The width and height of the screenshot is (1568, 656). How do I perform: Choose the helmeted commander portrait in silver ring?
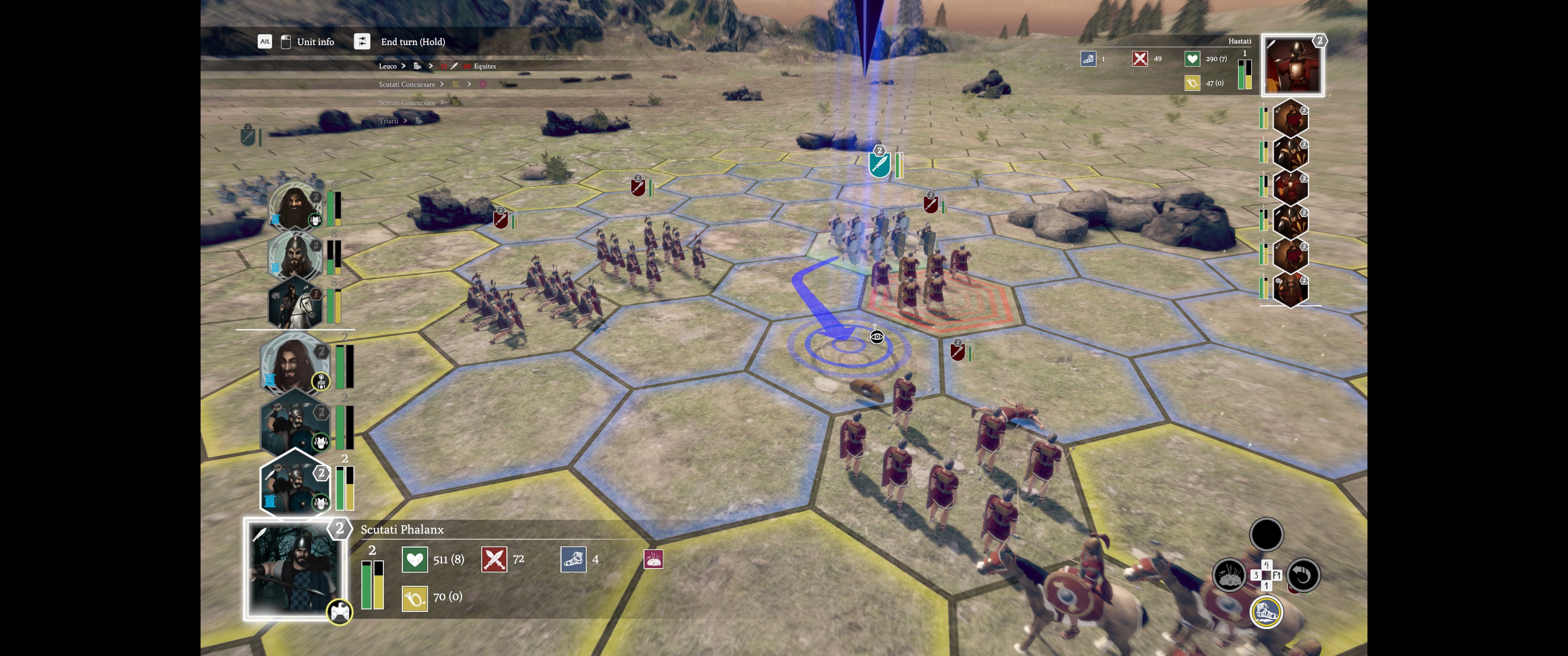295,254
